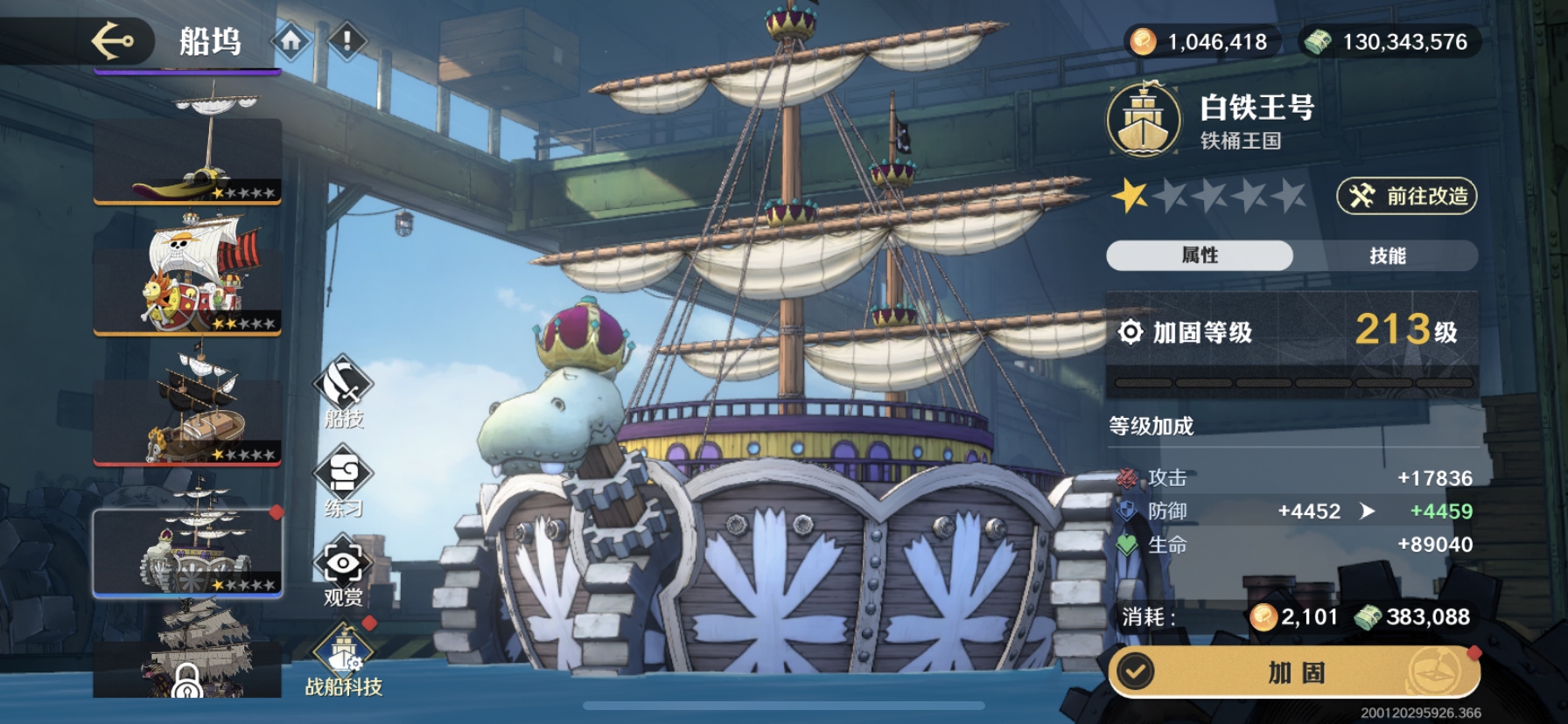This screenshot has width=1568, height=724.
Task: Switch to the 技能 skills tab
Action: 1387,255
